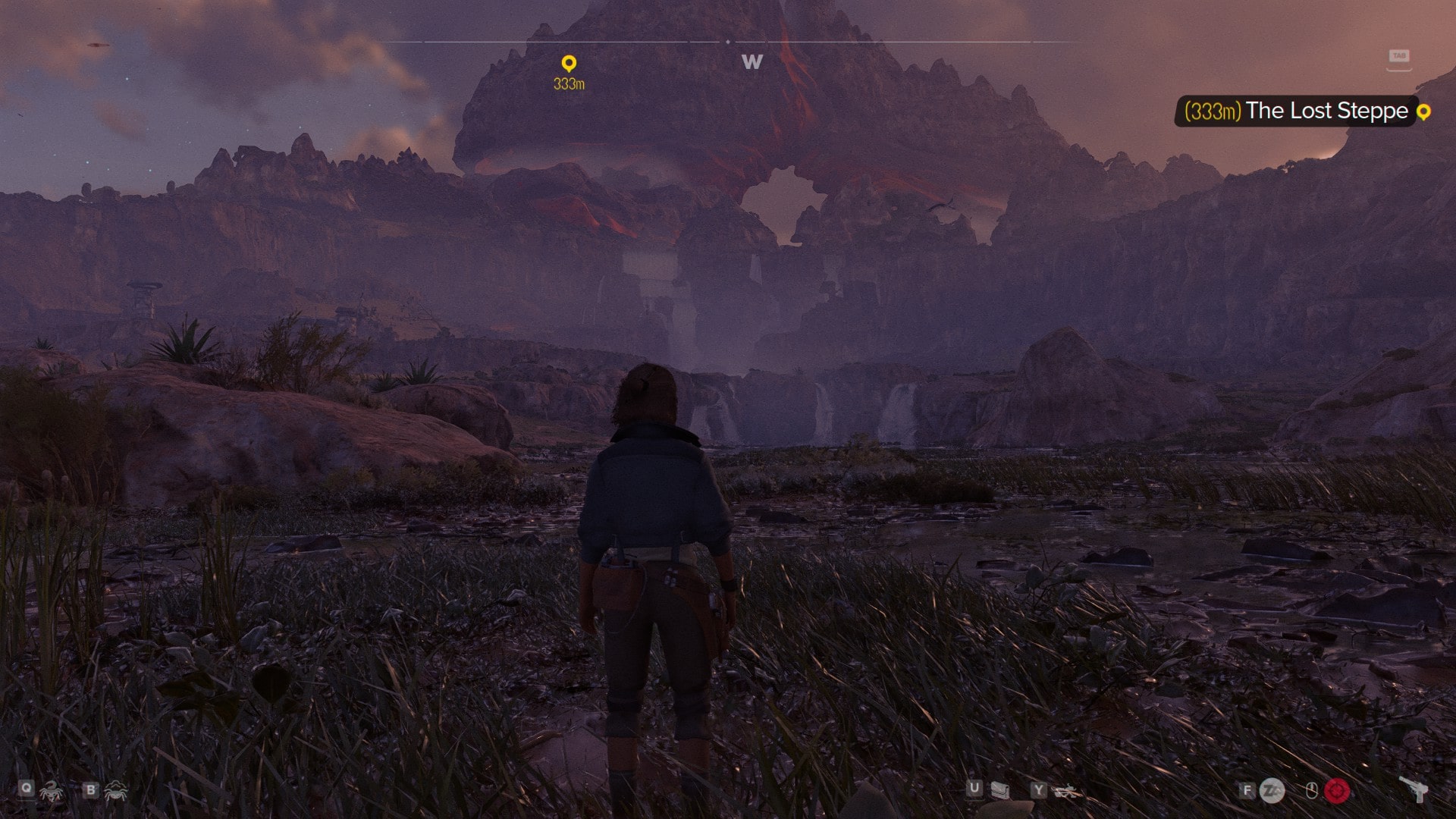Choose the stun shot Zz icon

point(1272,791)
